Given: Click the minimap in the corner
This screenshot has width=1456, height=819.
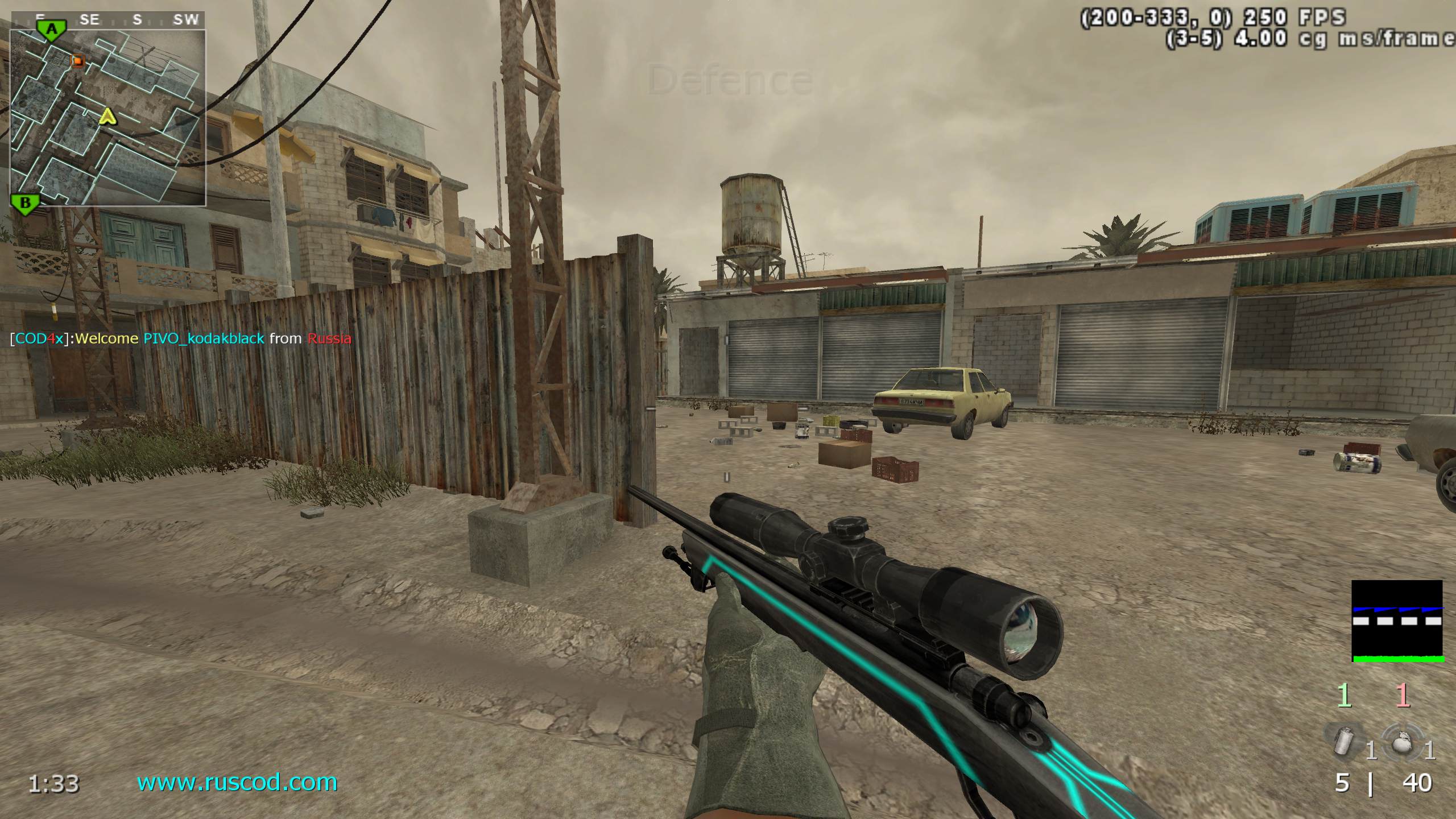Looking at the screenshot, I should point(108,117).
